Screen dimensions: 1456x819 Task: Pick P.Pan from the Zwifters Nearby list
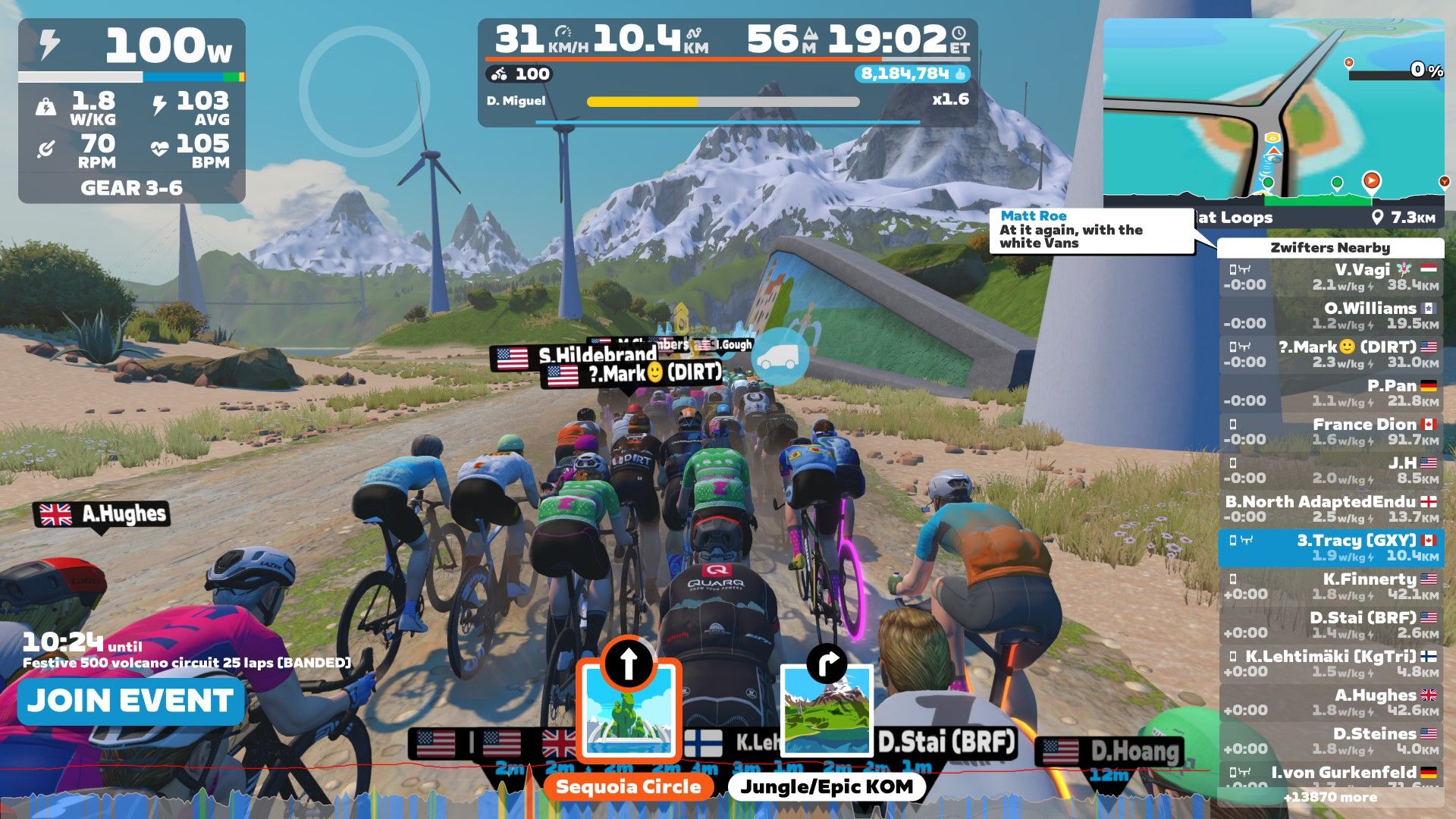1331,393
